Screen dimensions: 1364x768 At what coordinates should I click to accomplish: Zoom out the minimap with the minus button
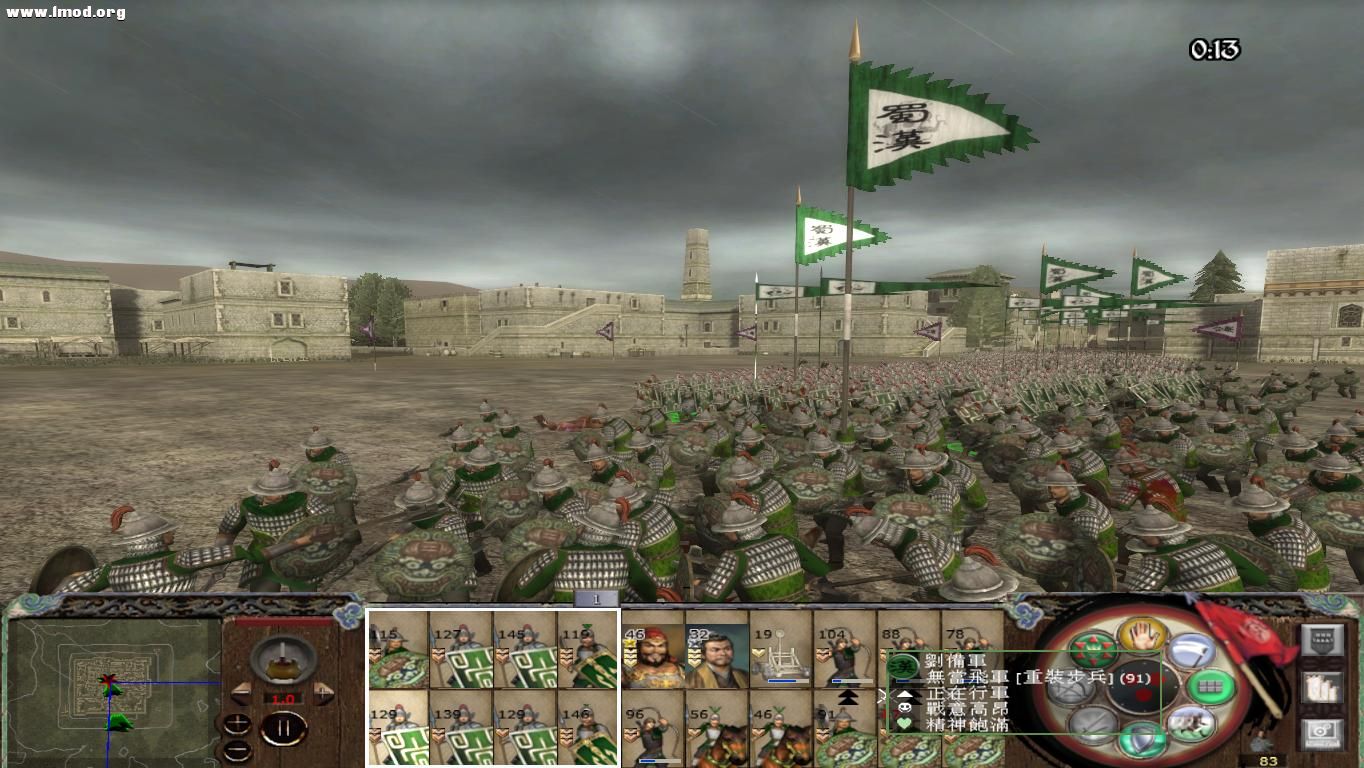pos(238,750)
